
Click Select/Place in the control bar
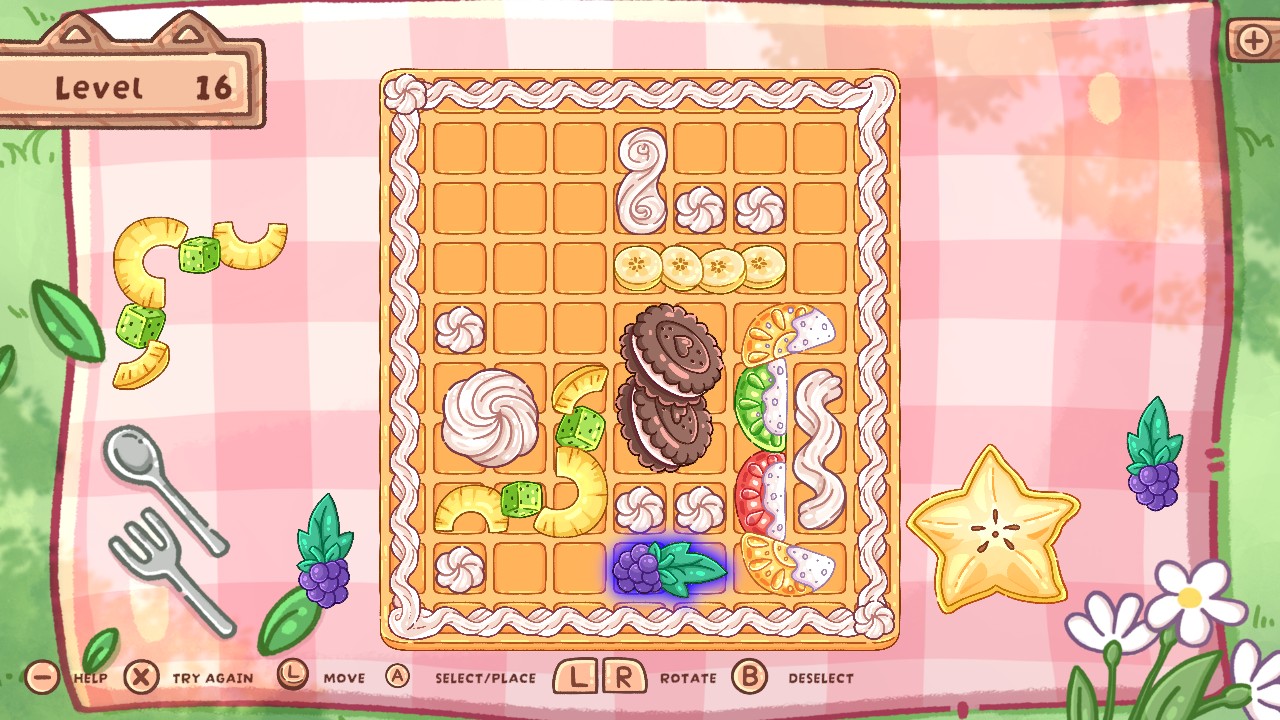470,677
